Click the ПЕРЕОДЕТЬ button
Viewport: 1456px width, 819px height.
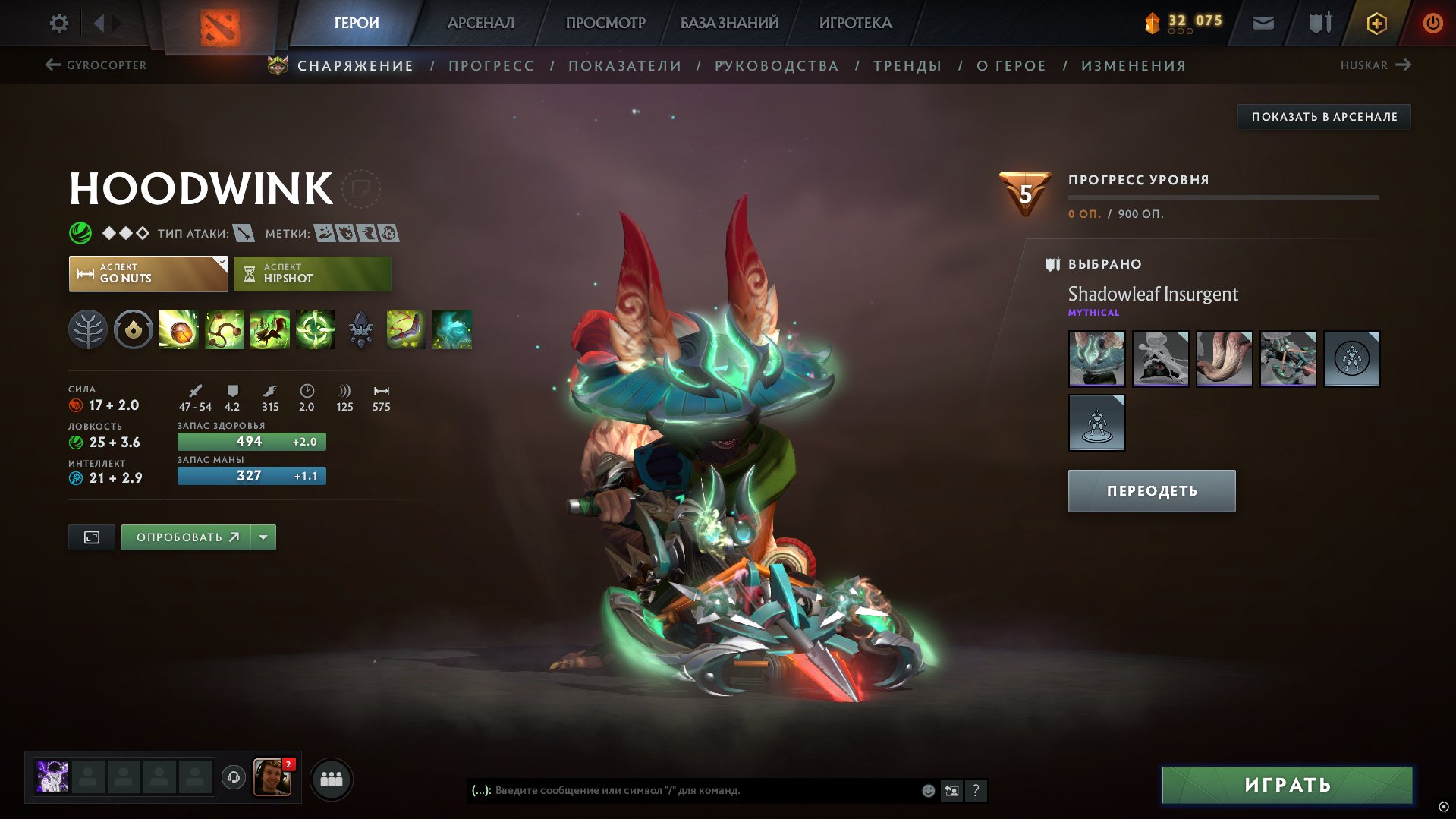point(1151,490)
